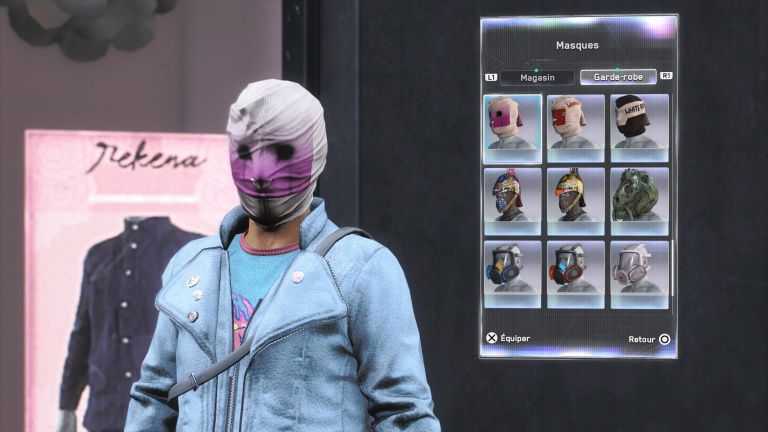Pick the gas mask with blue filters
The image size is (768, 432).
[513, 273]
